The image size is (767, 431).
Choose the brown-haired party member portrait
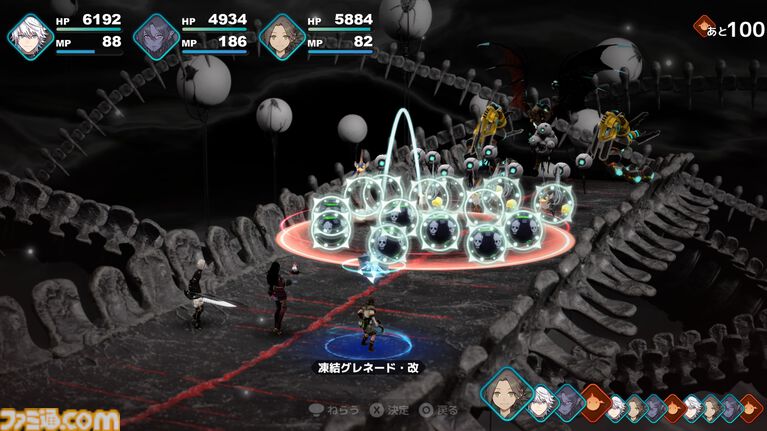coord(281,38)
